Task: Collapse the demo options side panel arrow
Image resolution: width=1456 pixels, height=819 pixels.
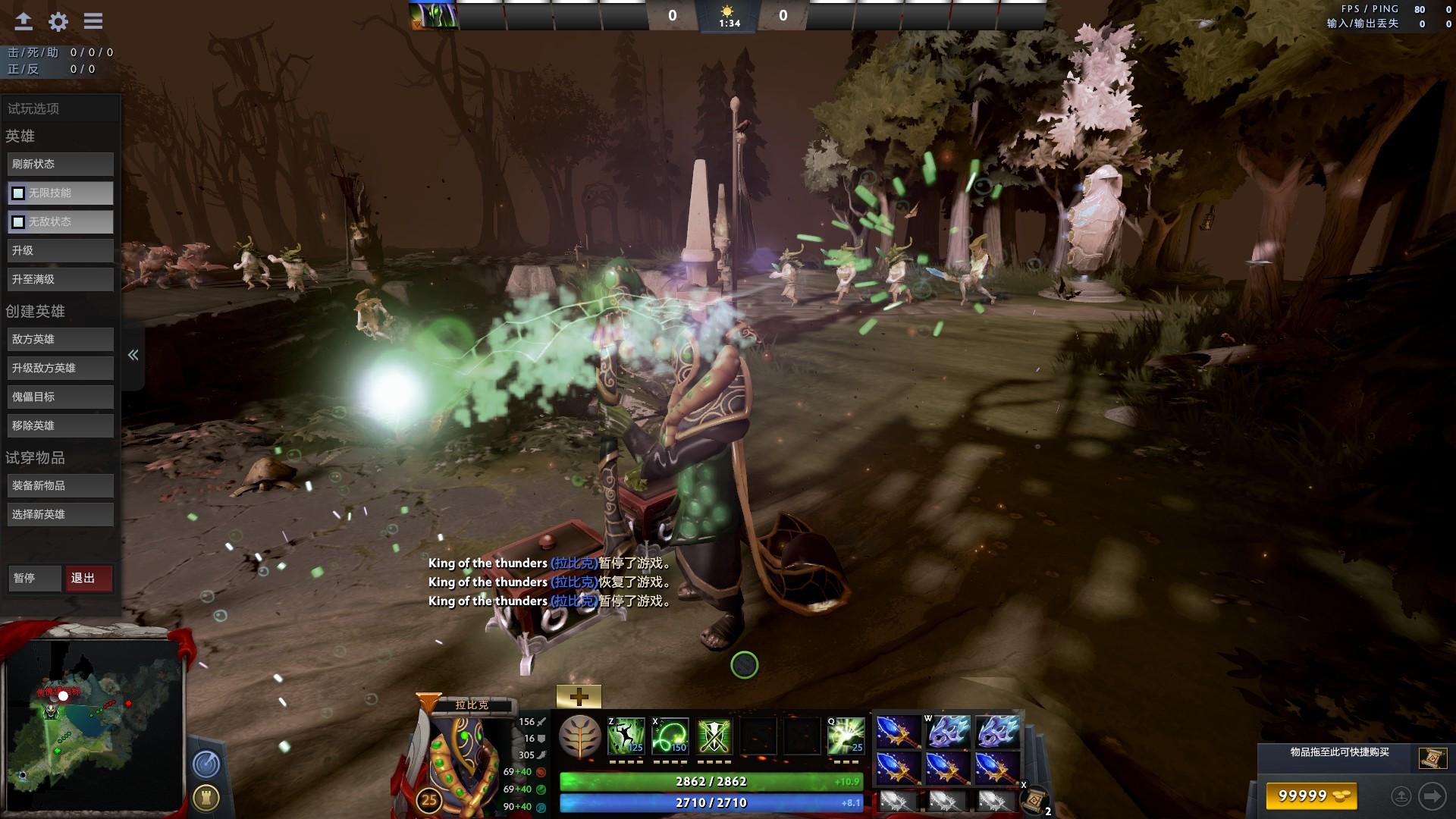Action: click(133, 355)
